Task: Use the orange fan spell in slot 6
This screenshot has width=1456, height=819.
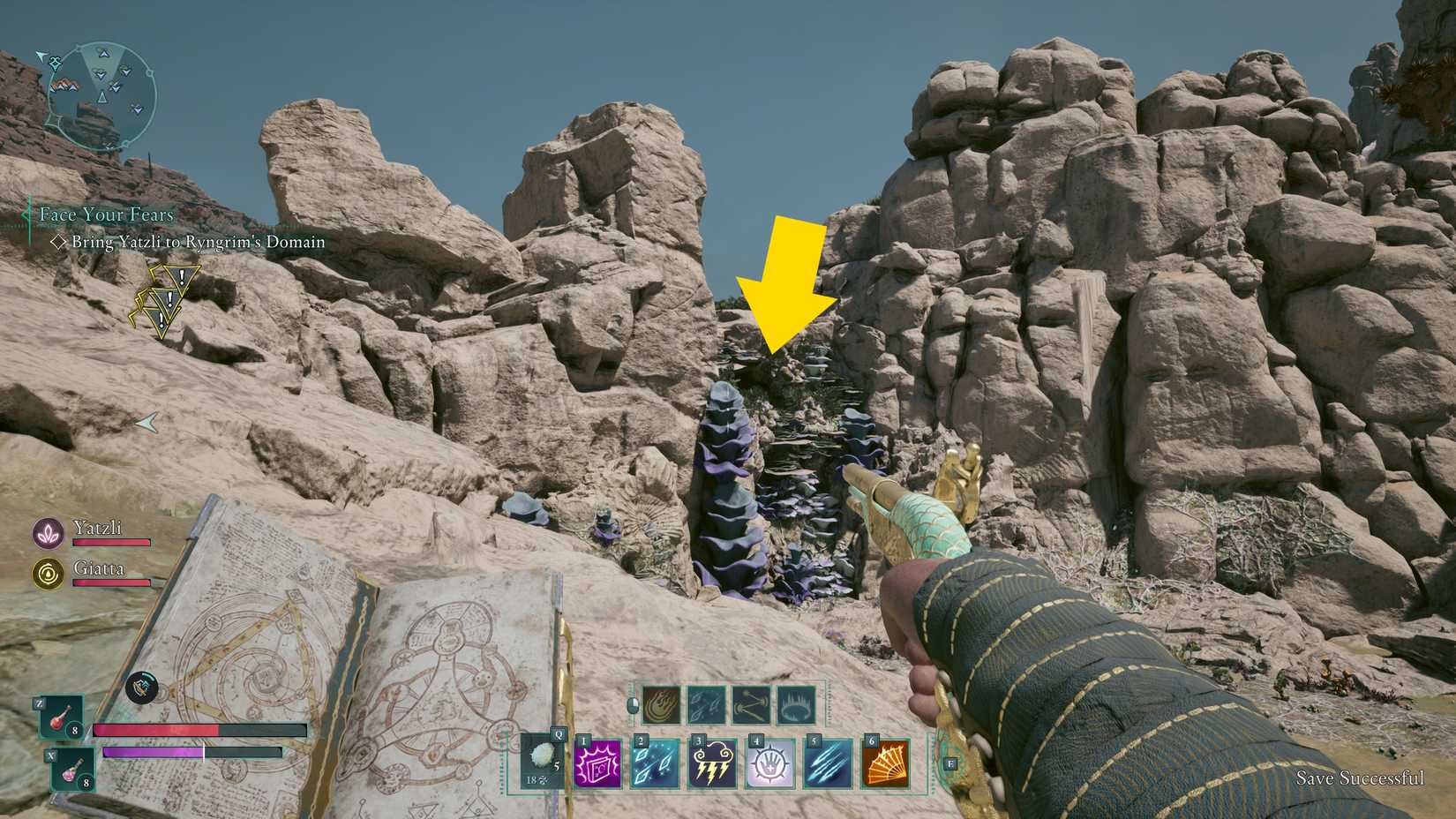Action: pyautogui.click(x=885, y=766)
